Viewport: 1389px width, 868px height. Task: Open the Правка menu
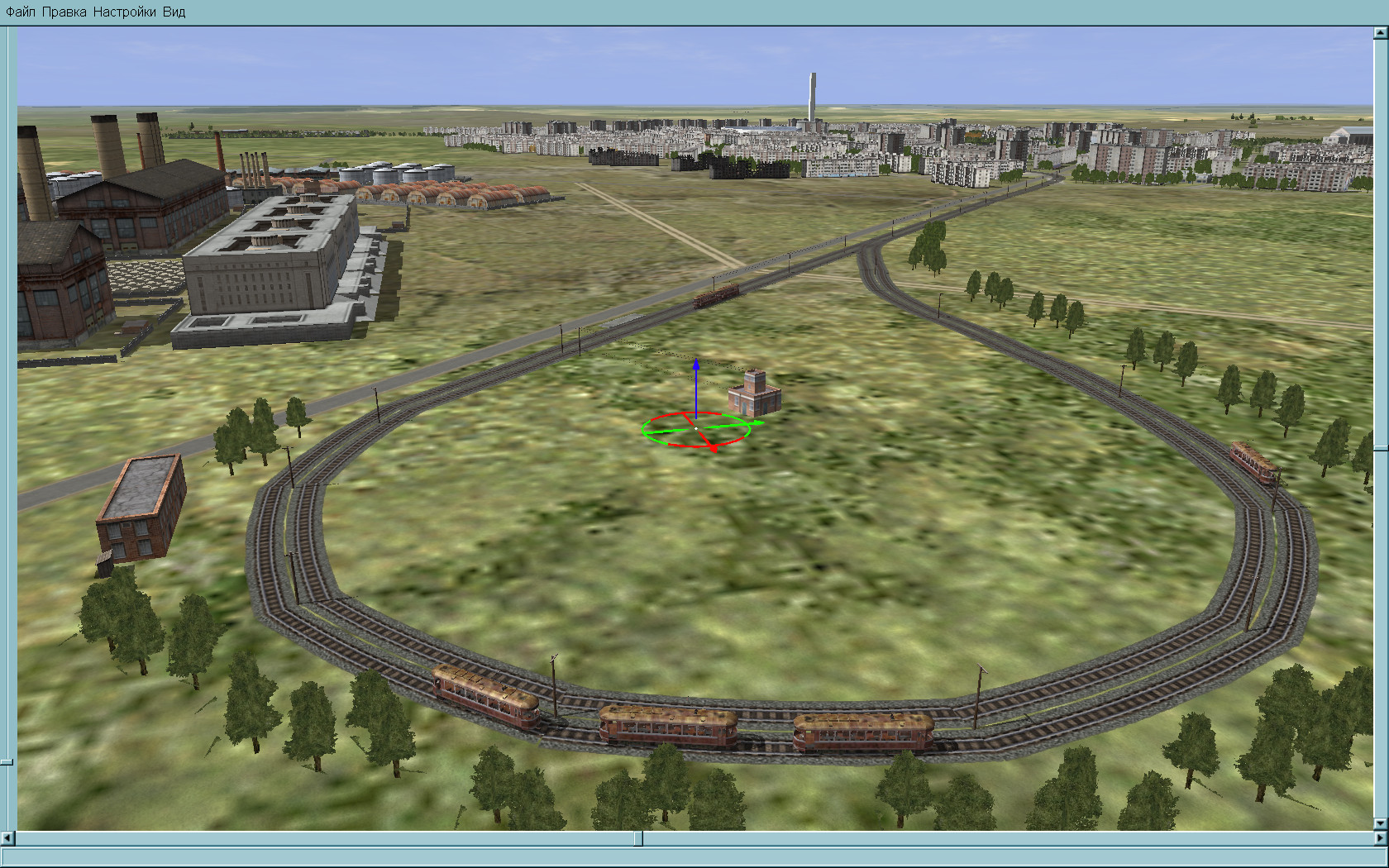64,12
